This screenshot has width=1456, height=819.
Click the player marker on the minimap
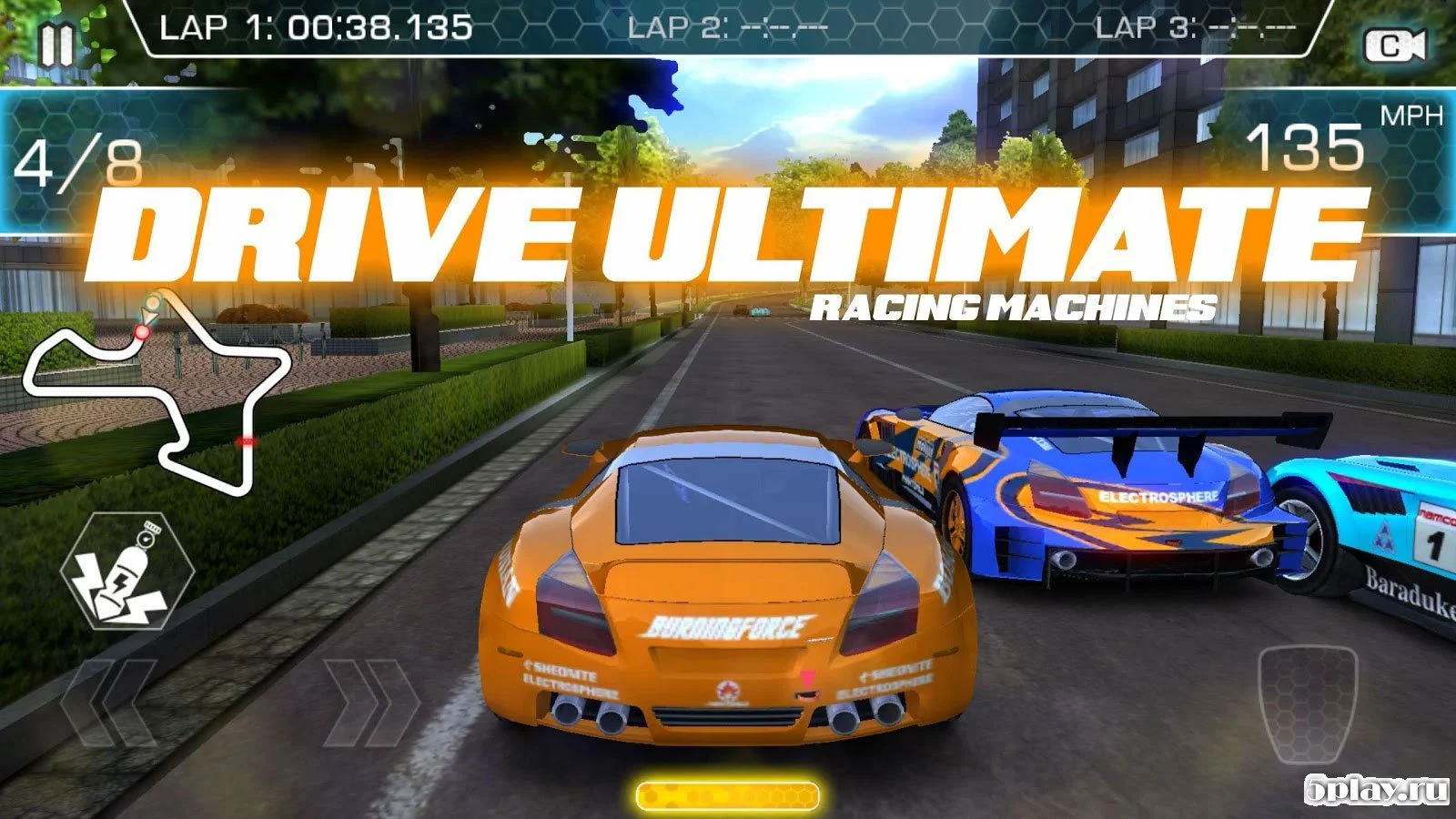coord(148,311)
